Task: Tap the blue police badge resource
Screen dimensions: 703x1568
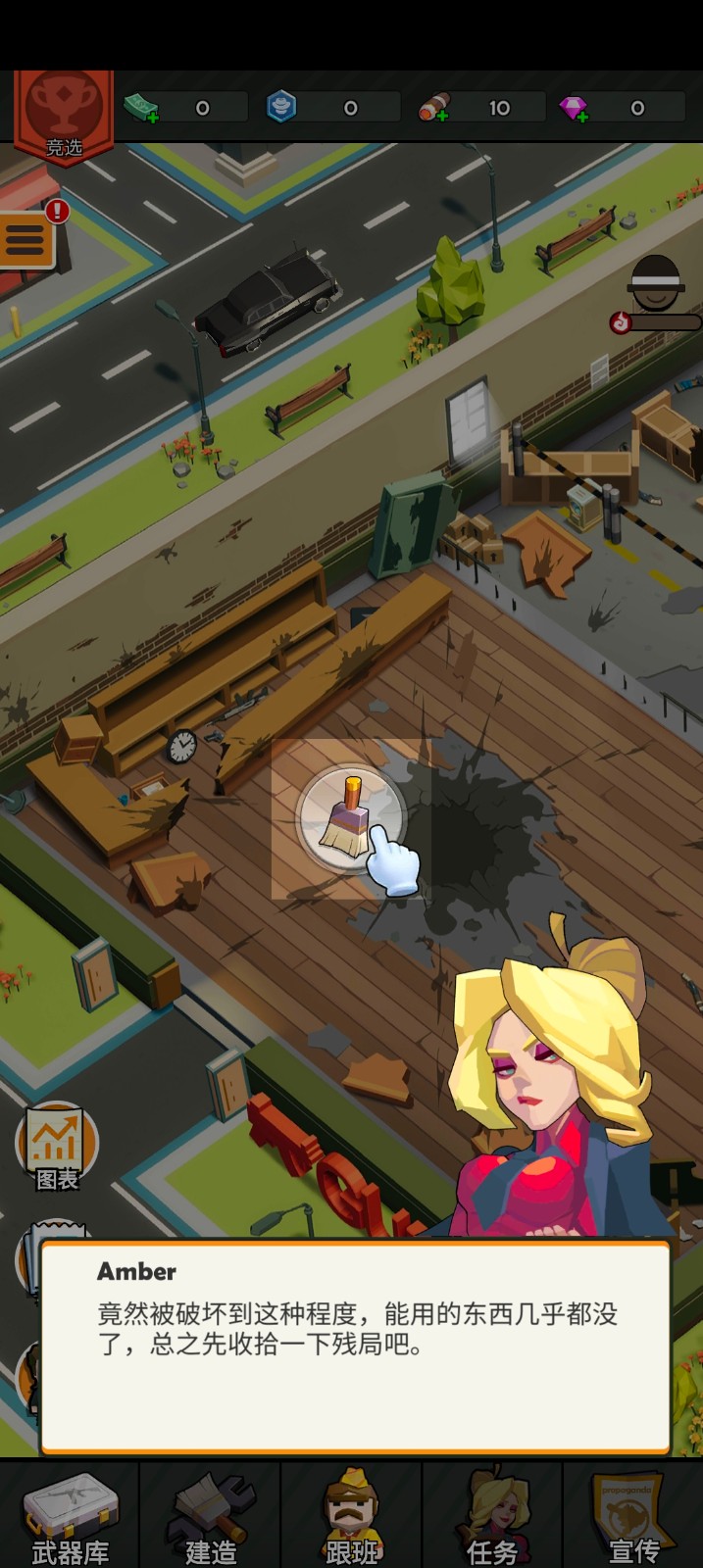Action: (x=281, y=107)
